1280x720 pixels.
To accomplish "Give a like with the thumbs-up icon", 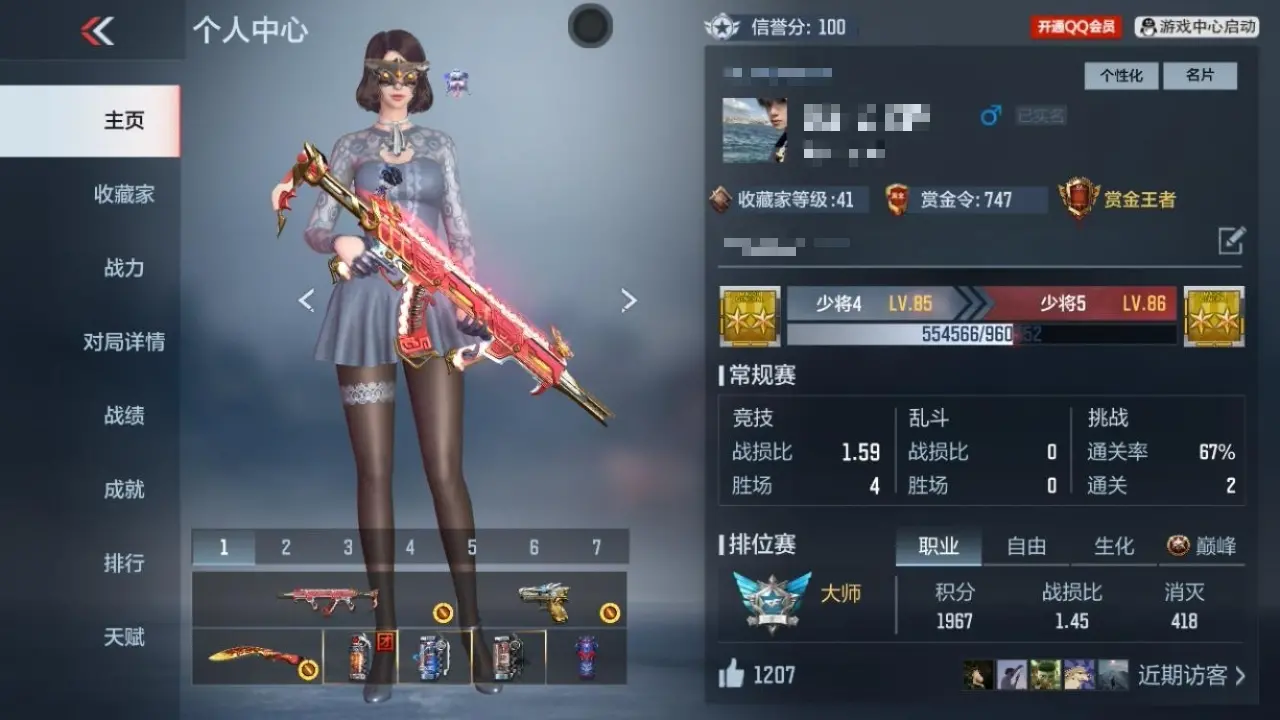I will pos(732,675).
